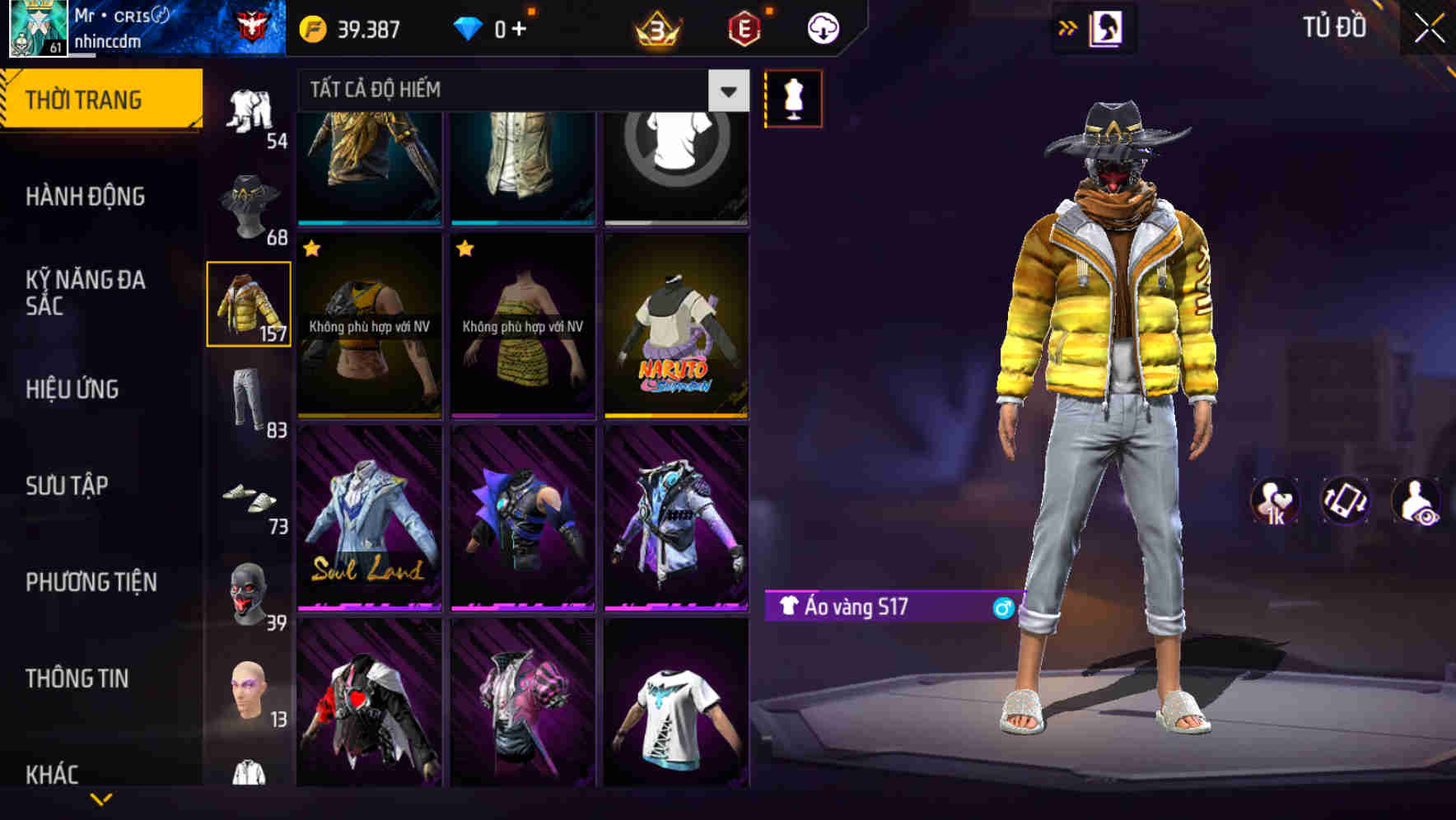Image resolution: width=1456 pixels, height=820 pixels.
Task: Toggle favorite star on the yellow crop top
Action: click(x=312, y=246)
